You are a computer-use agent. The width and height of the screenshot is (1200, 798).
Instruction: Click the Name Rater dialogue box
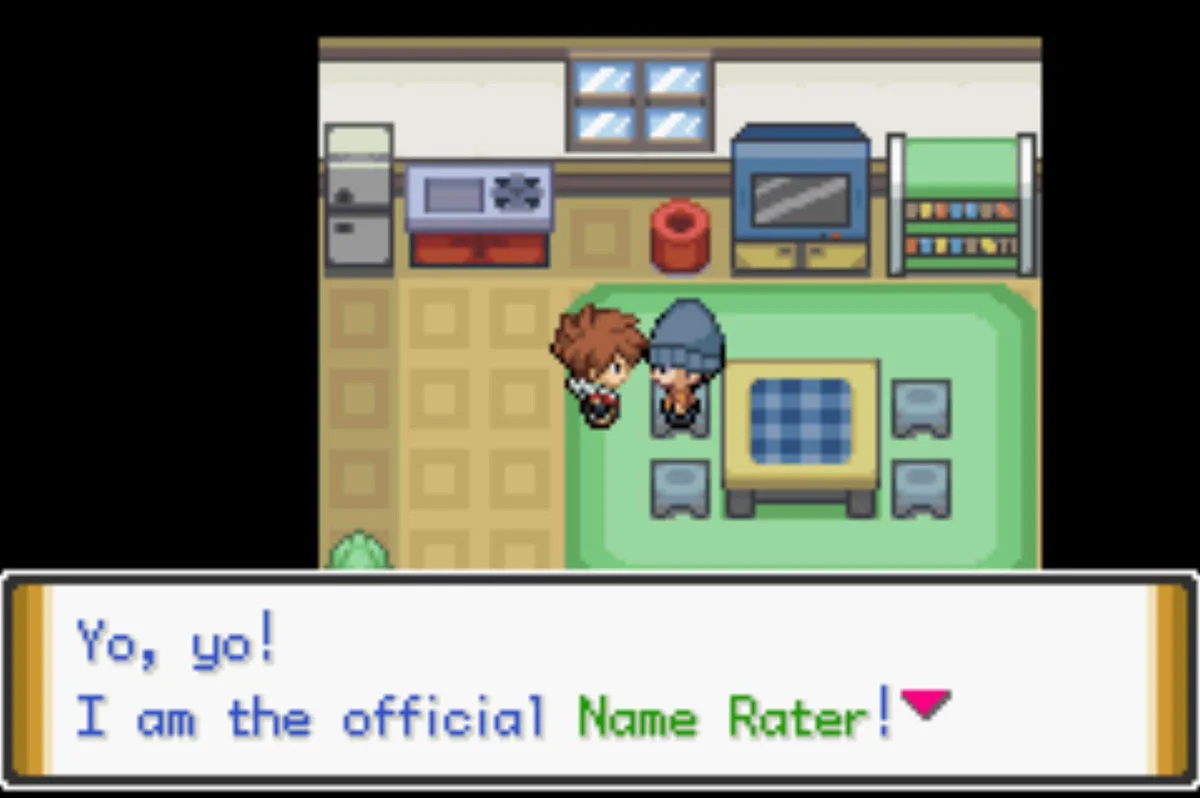tap(598, 680)
